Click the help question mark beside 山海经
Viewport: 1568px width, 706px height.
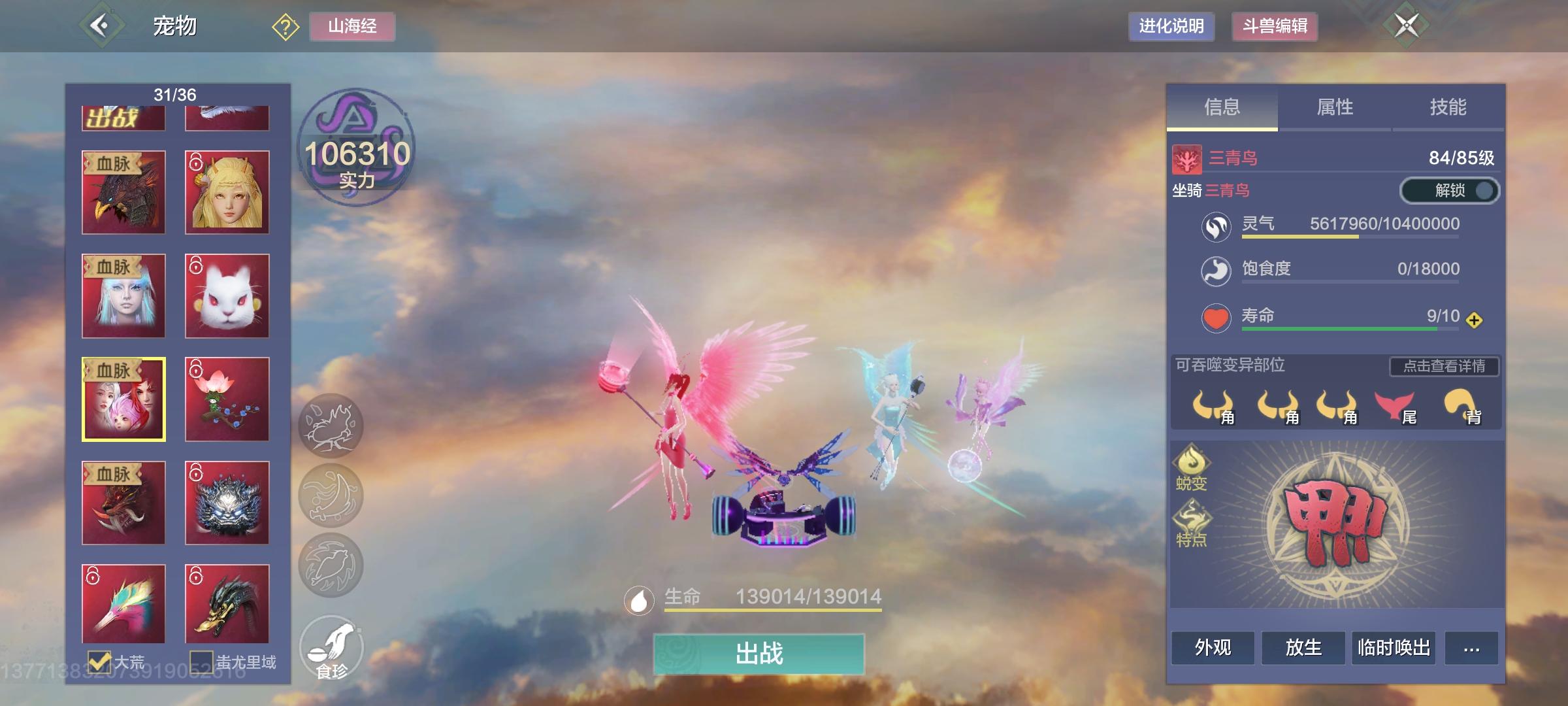click(x=284, y=27)
